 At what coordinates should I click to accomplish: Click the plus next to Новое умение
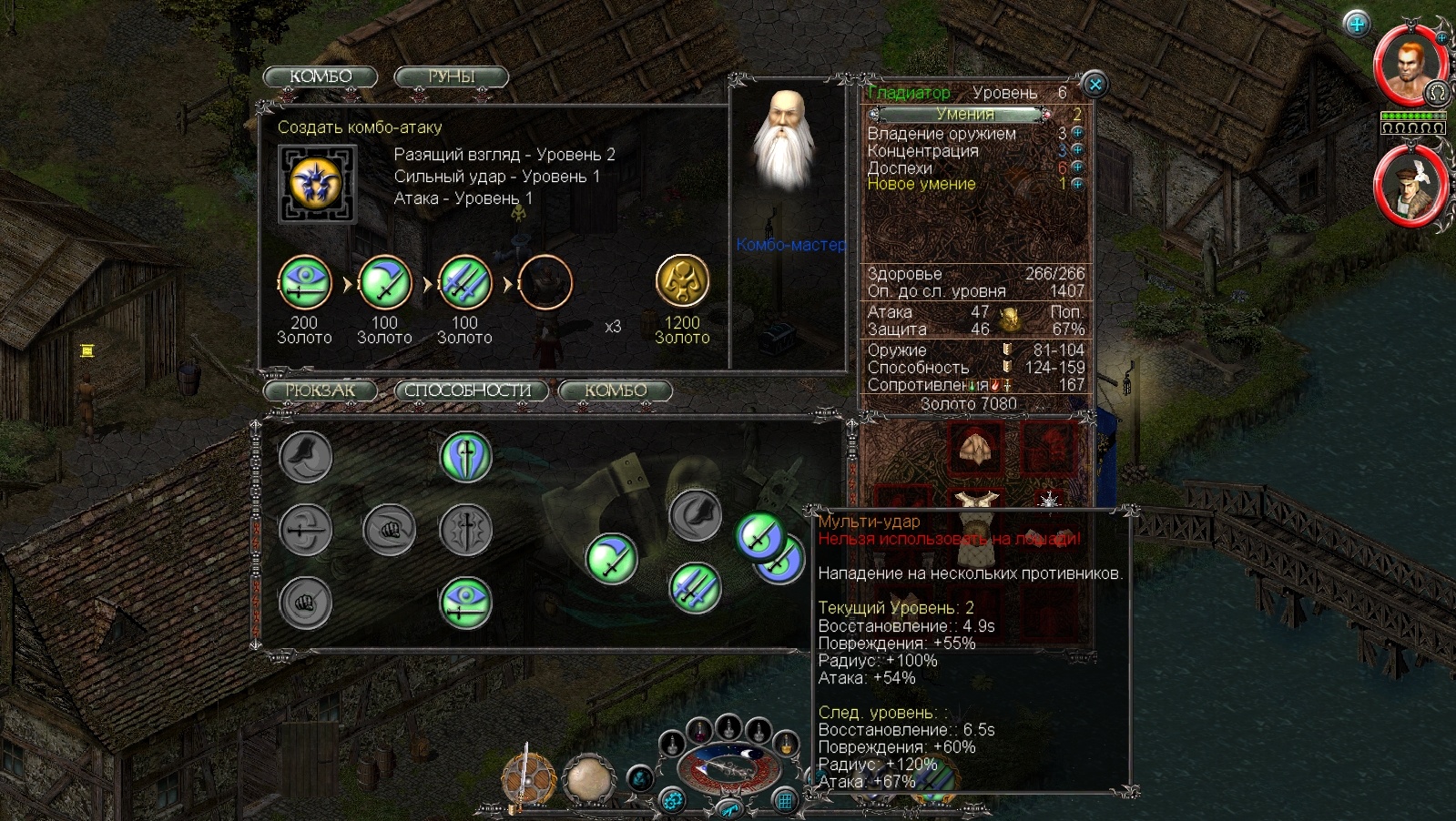tap(1078, 184)
